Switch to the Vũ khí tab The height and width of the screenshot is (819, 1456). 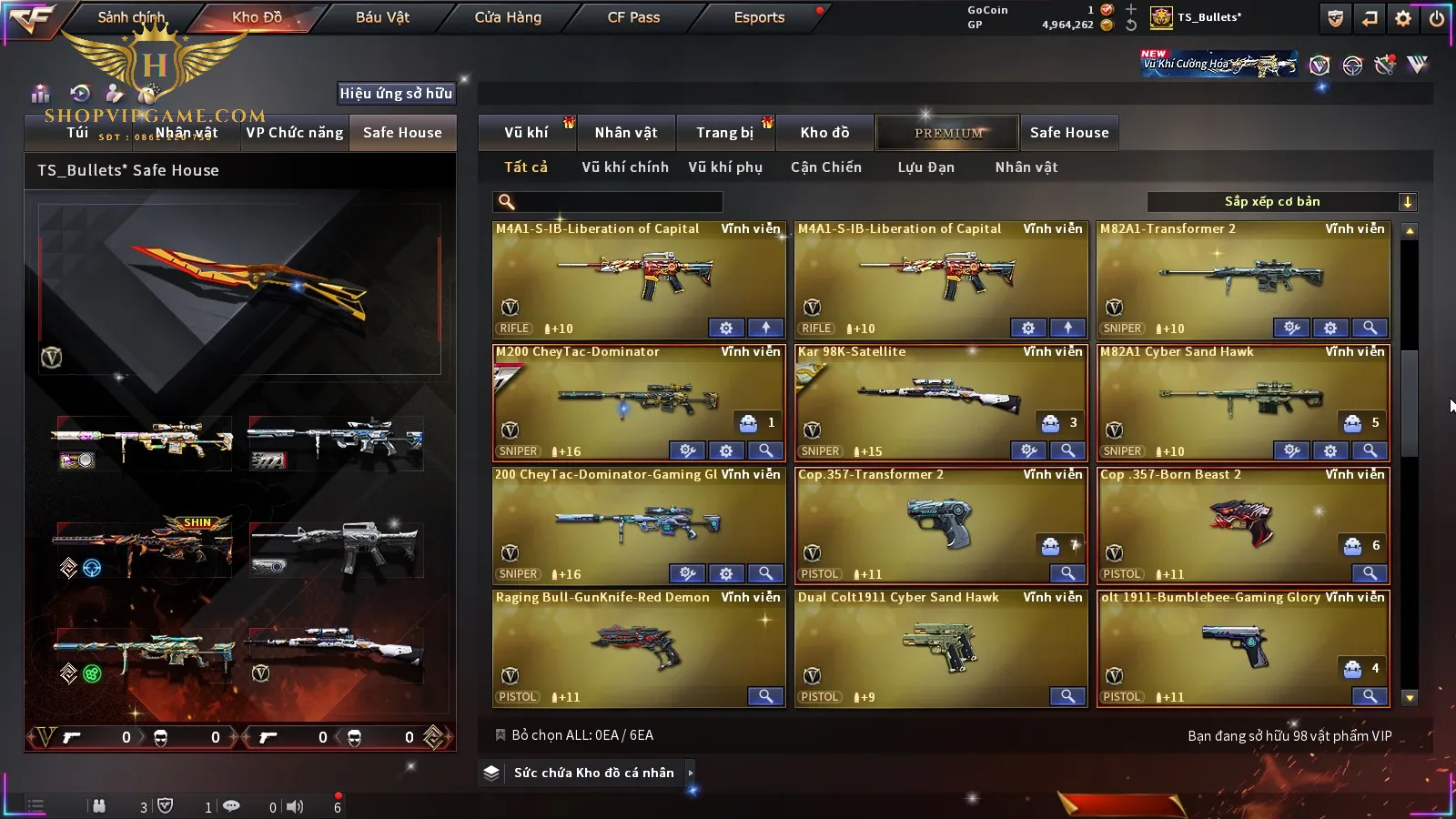click(x=526, y=133)
